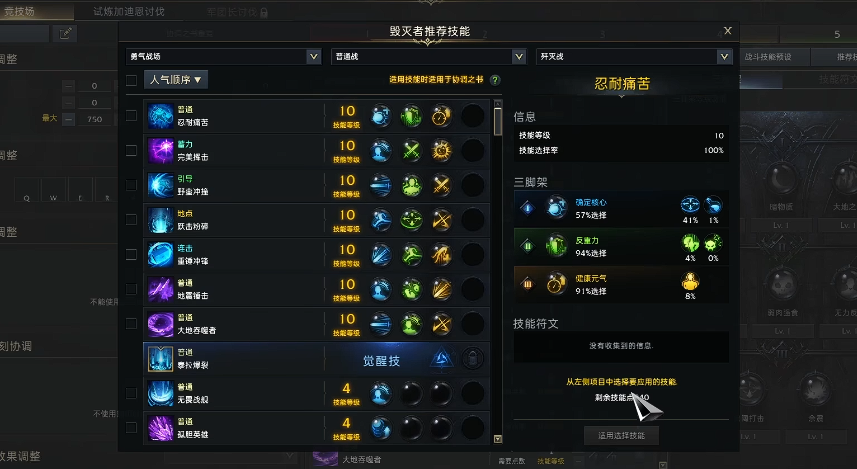
Task: Open the 普通战 dropdown
Action: pos(428,57)
